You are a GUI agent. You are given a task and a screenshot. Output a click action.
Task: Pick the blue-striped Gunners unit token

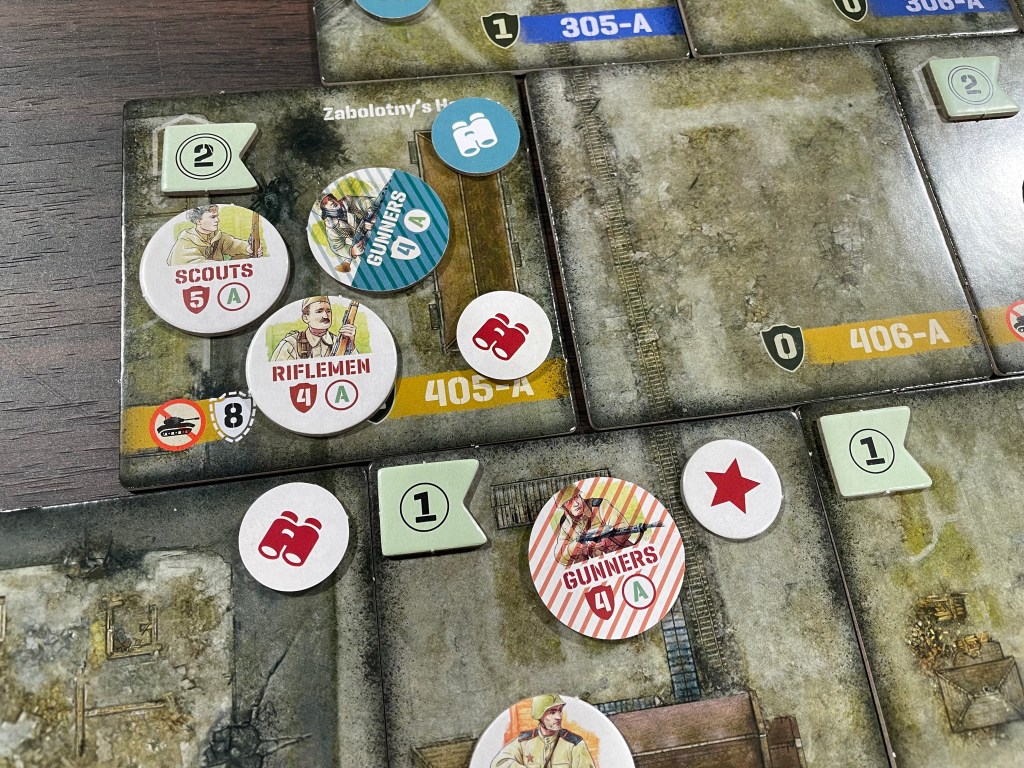(377, 229)
